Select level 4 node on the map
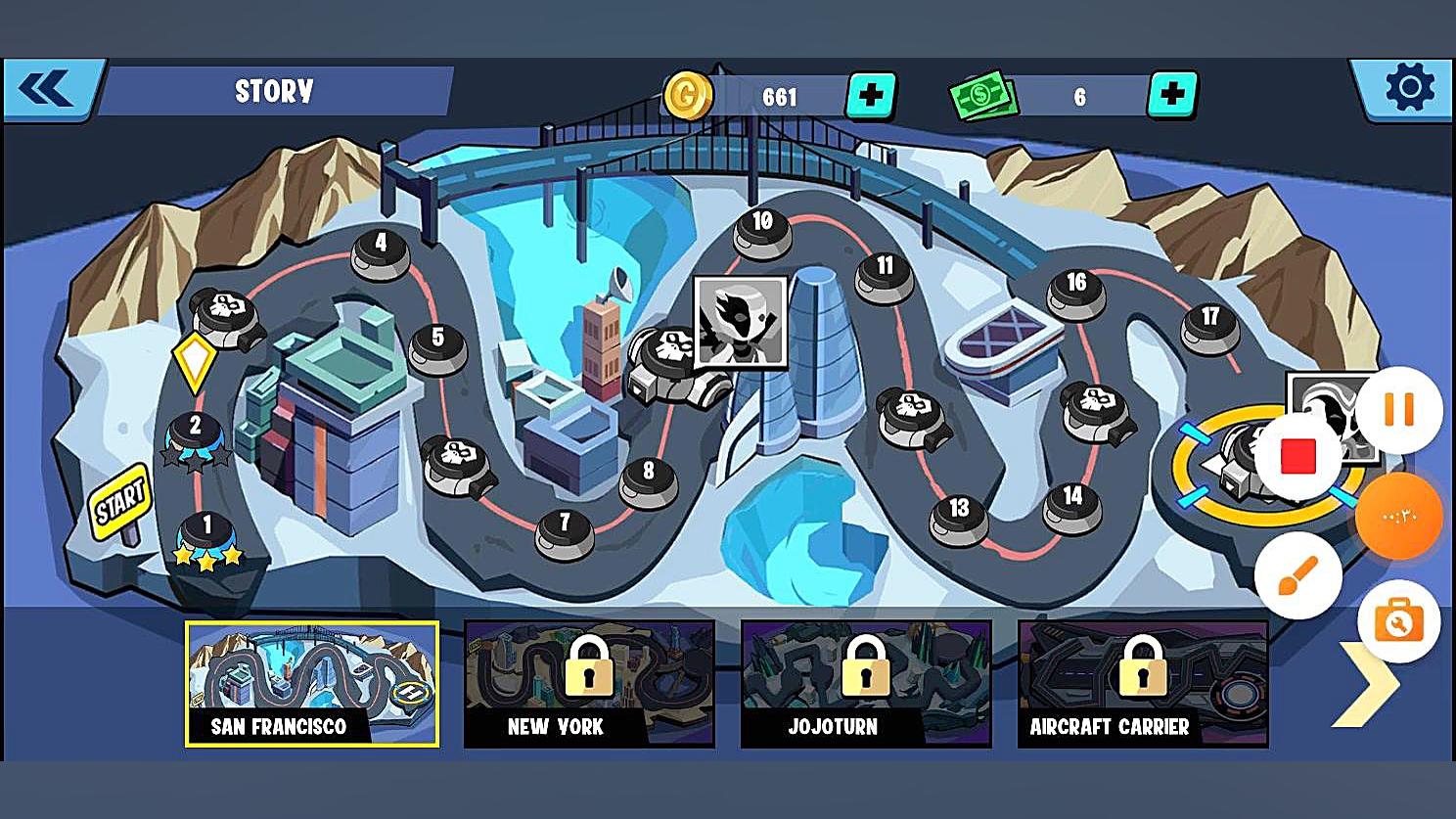The image size is (1456, 819). (381, 250)
